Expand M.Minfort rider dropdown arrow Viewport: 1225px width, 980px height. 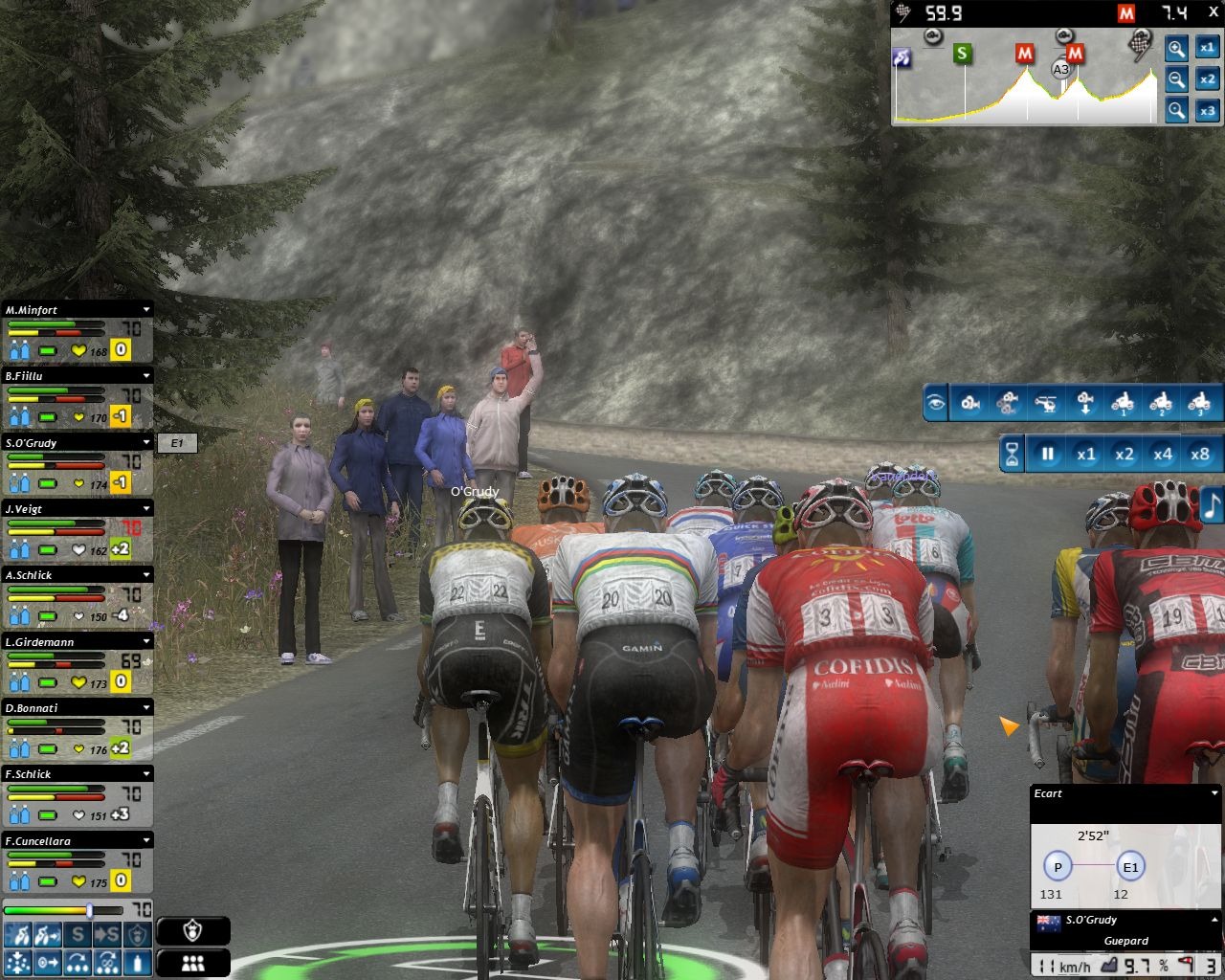click(x=146, y=310)
